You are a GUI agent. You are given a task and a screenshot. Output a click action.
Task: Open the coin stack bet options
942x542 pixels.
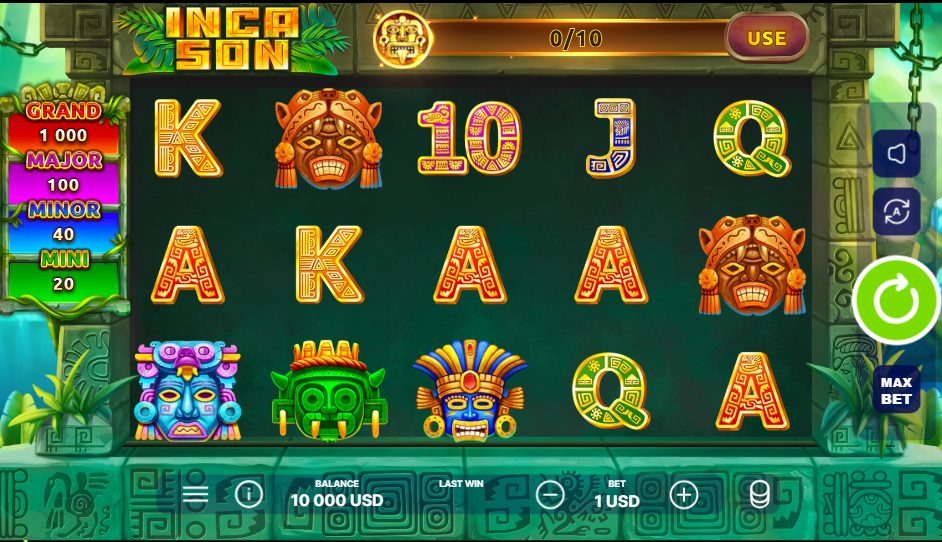click(x=759, y=494)
